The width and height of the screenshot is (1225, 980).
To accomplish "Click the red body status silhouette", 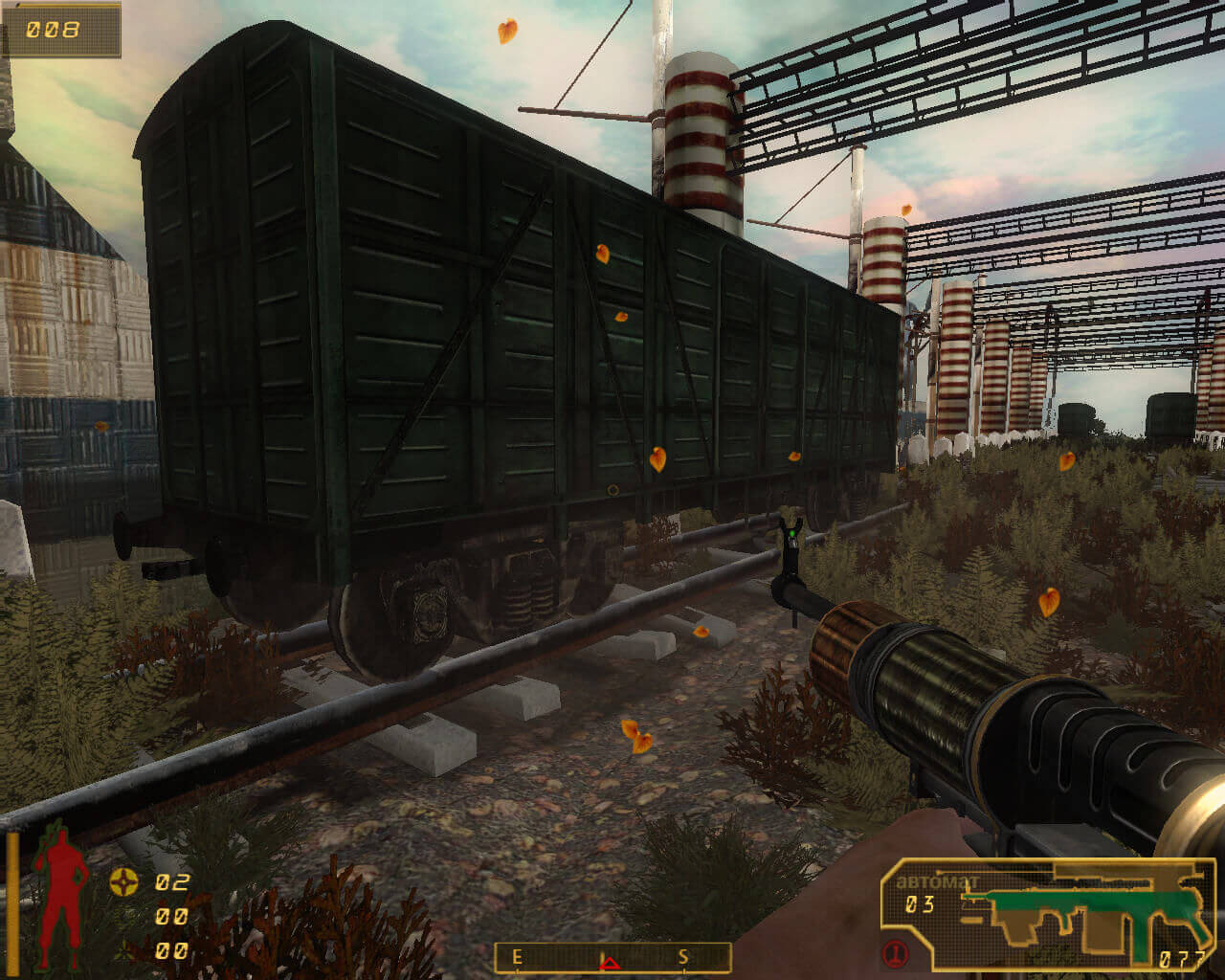I will click(59, 897).
